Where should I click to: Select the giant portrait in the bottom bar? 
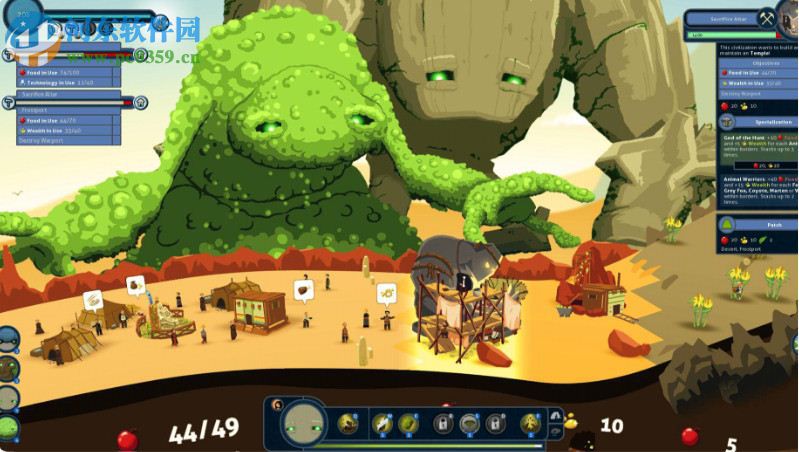click(x=304, y=424)
